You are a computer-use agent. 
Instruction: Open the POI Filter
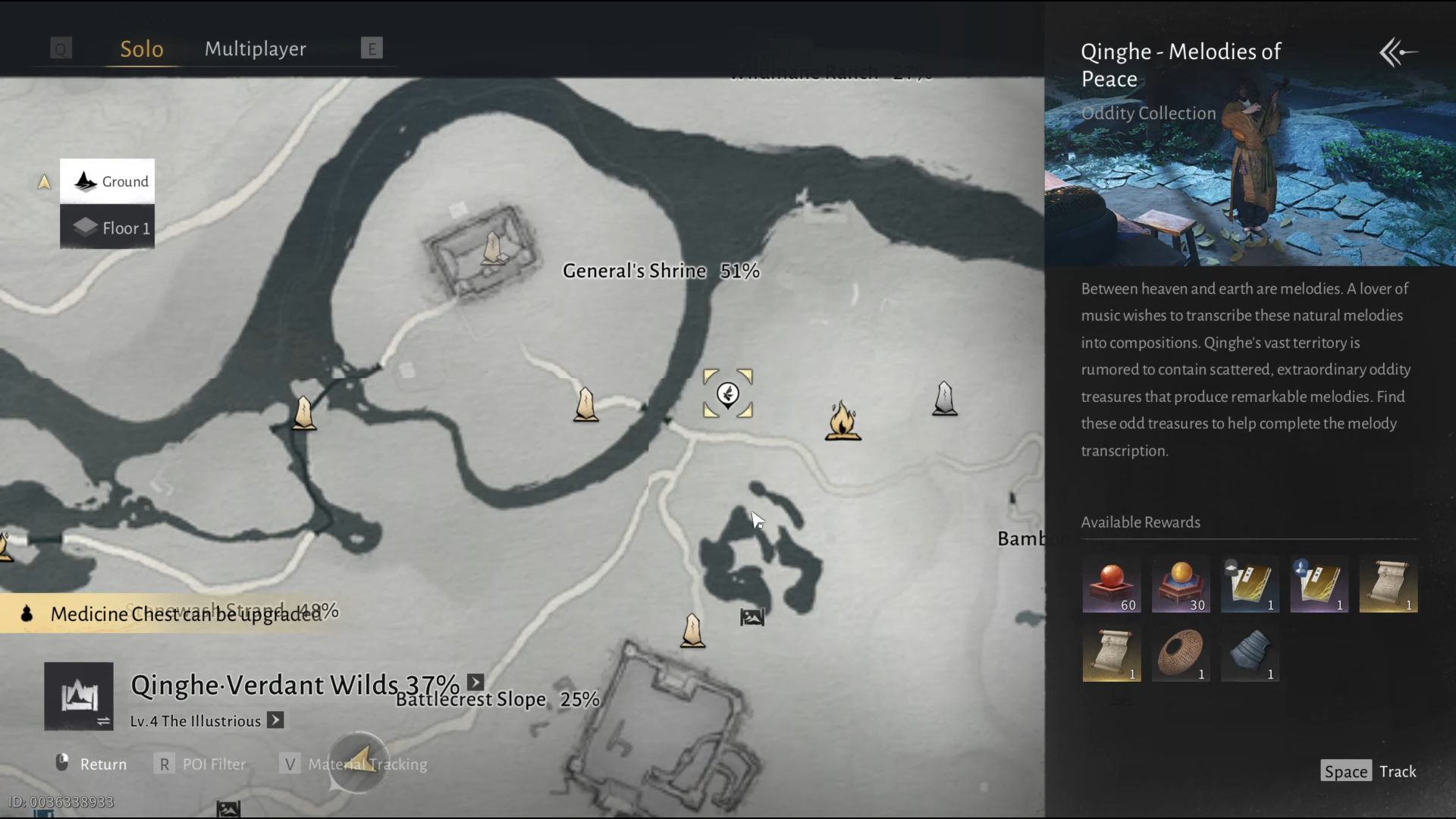coord(201,764)
